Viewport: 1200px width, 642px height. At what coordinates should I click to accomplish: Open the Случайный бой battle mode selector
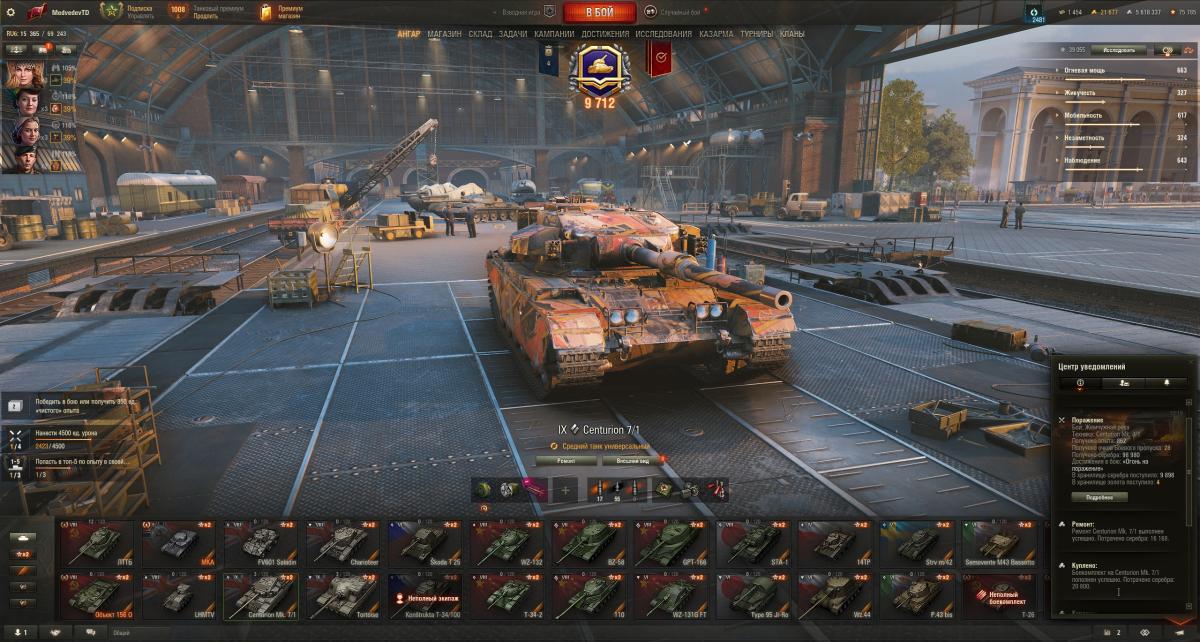(x=680, y=12)
